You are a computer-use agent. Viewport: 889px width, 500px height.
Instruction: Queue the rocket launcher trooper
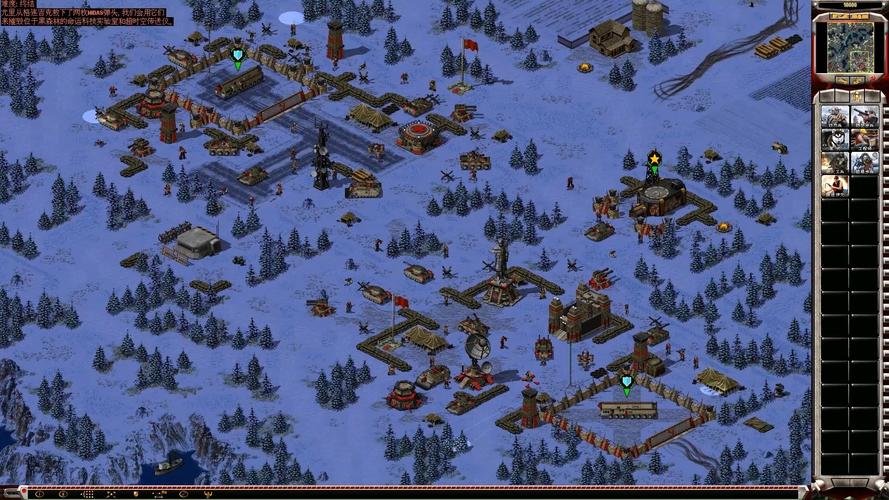point(865,115)
